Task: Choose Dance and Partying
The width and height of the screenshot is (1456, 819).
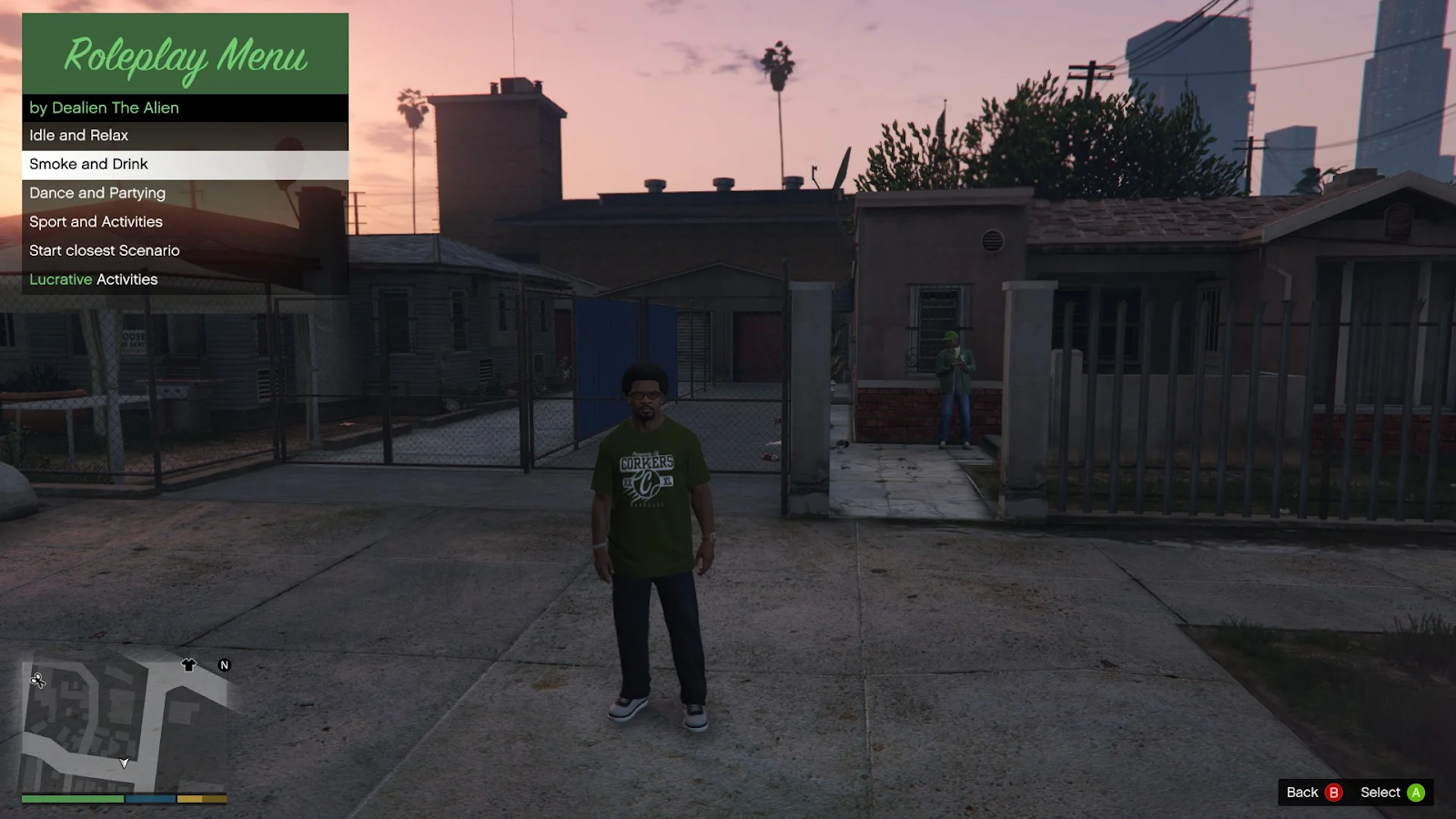Action: (184, 193)
